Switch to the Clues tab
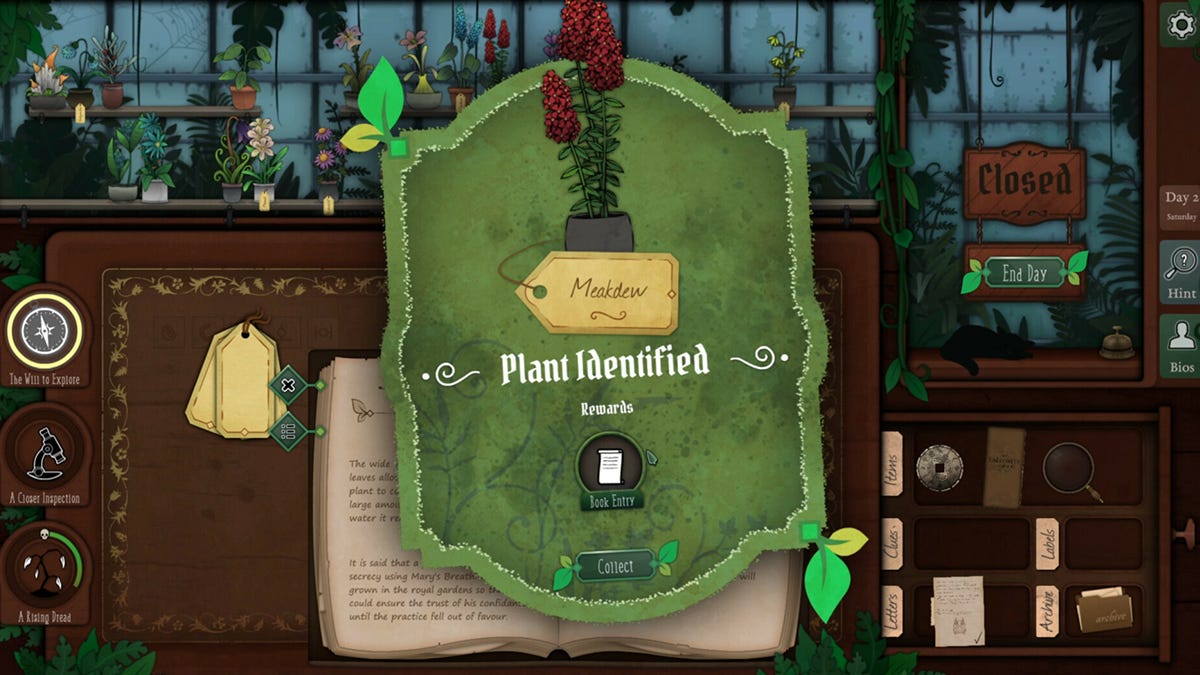 [892, 542]
